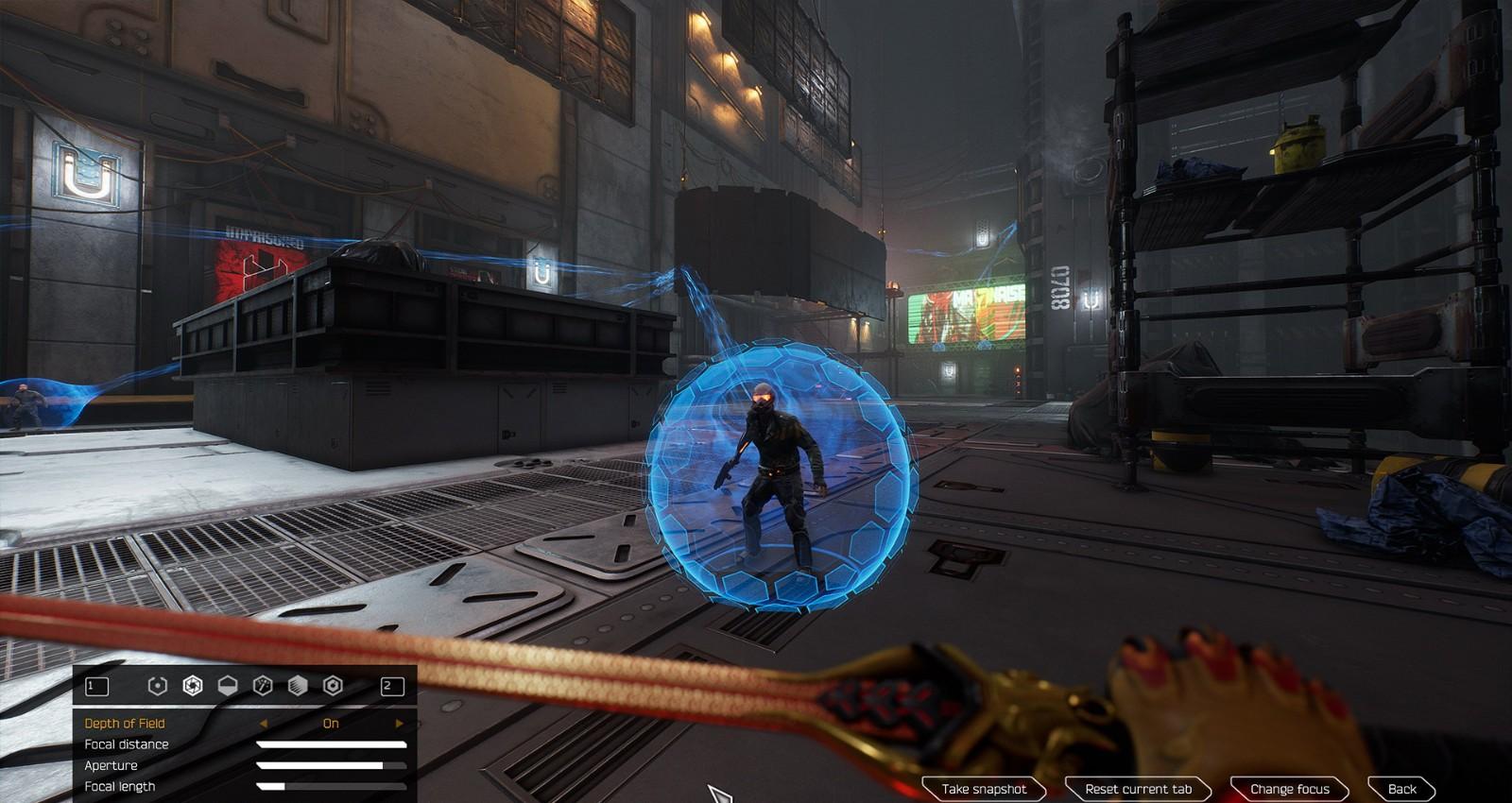1512x803 pixels.
Task: Click the Reset current tab button
Action: coord(1138,789)
